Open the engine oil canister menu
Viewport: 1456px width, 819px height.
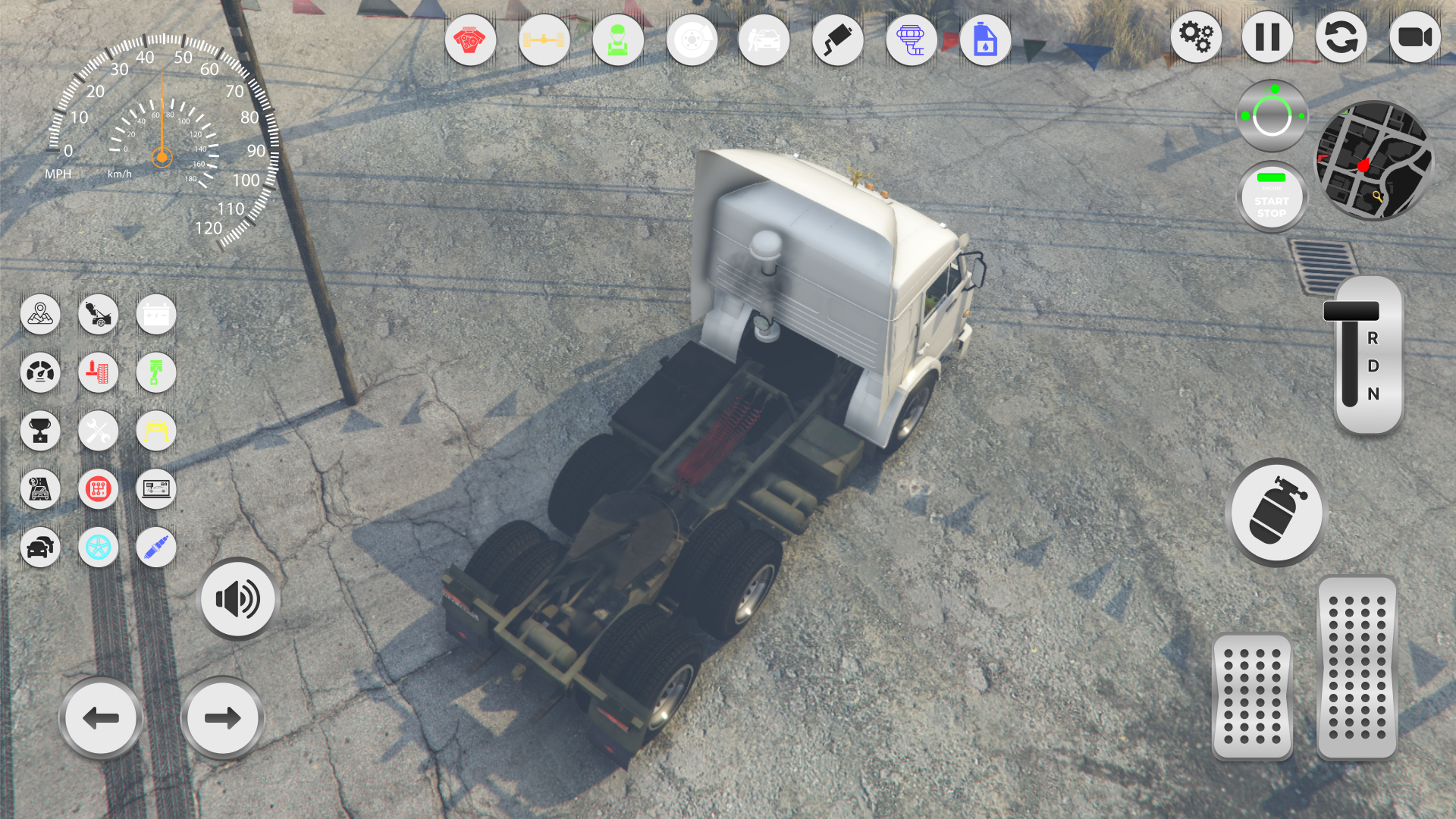(x=984, y=39)
